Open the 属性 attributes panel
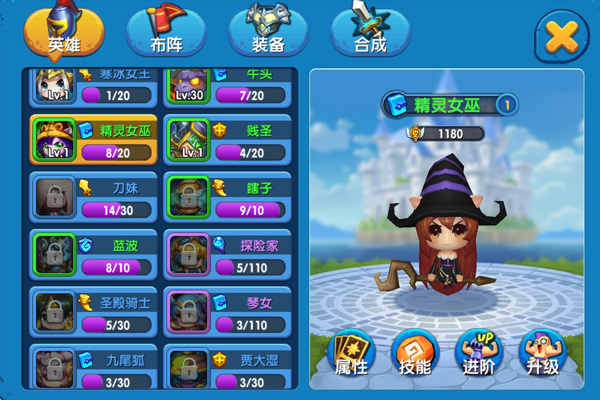The width and height of the screenshot is (600, 400). [x=349, y=353]
